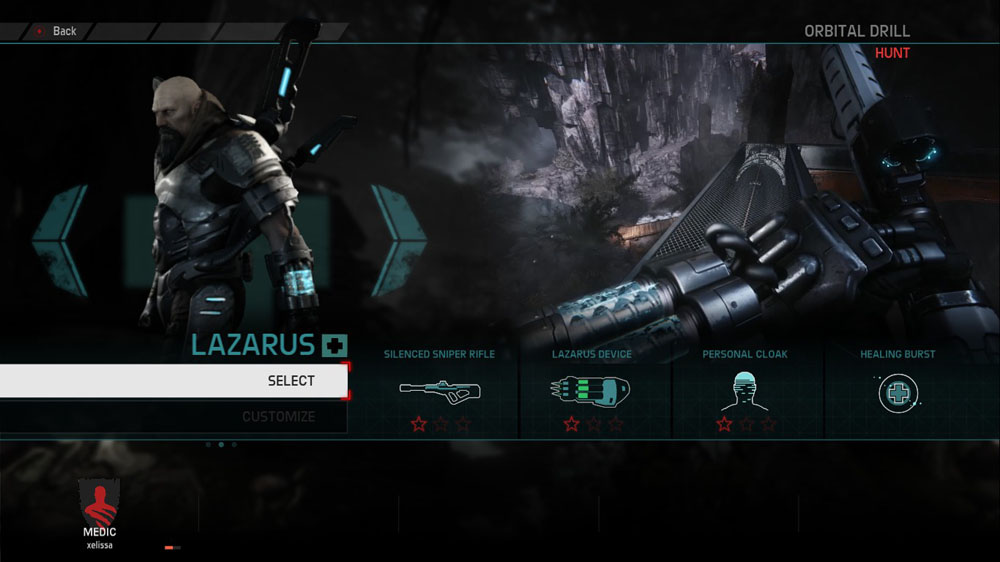Go back using the Back button
This screenshot has width=1000, height=562.
[x=56, y=31]
